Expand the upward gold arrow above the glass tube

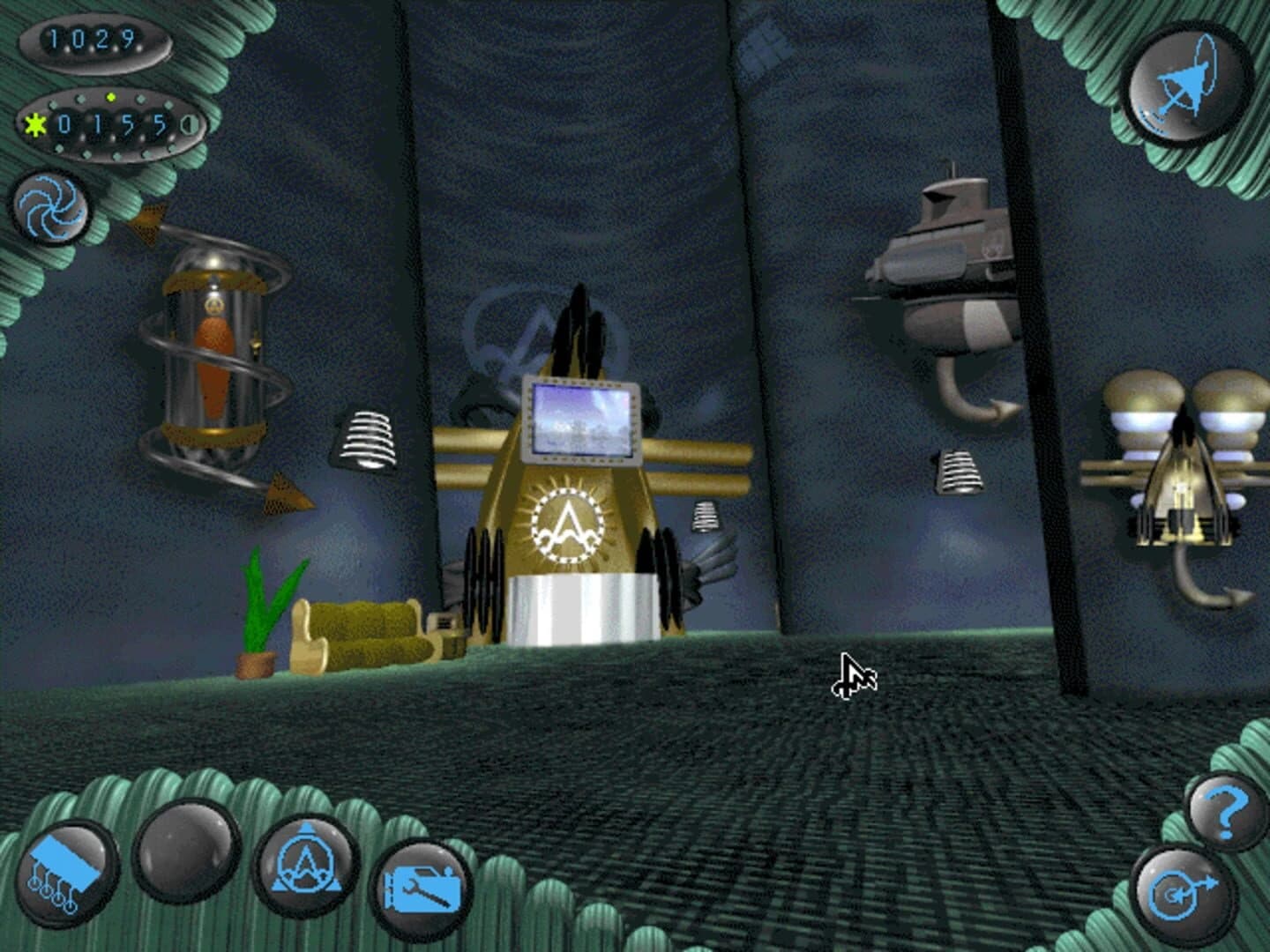pos(148,220)
